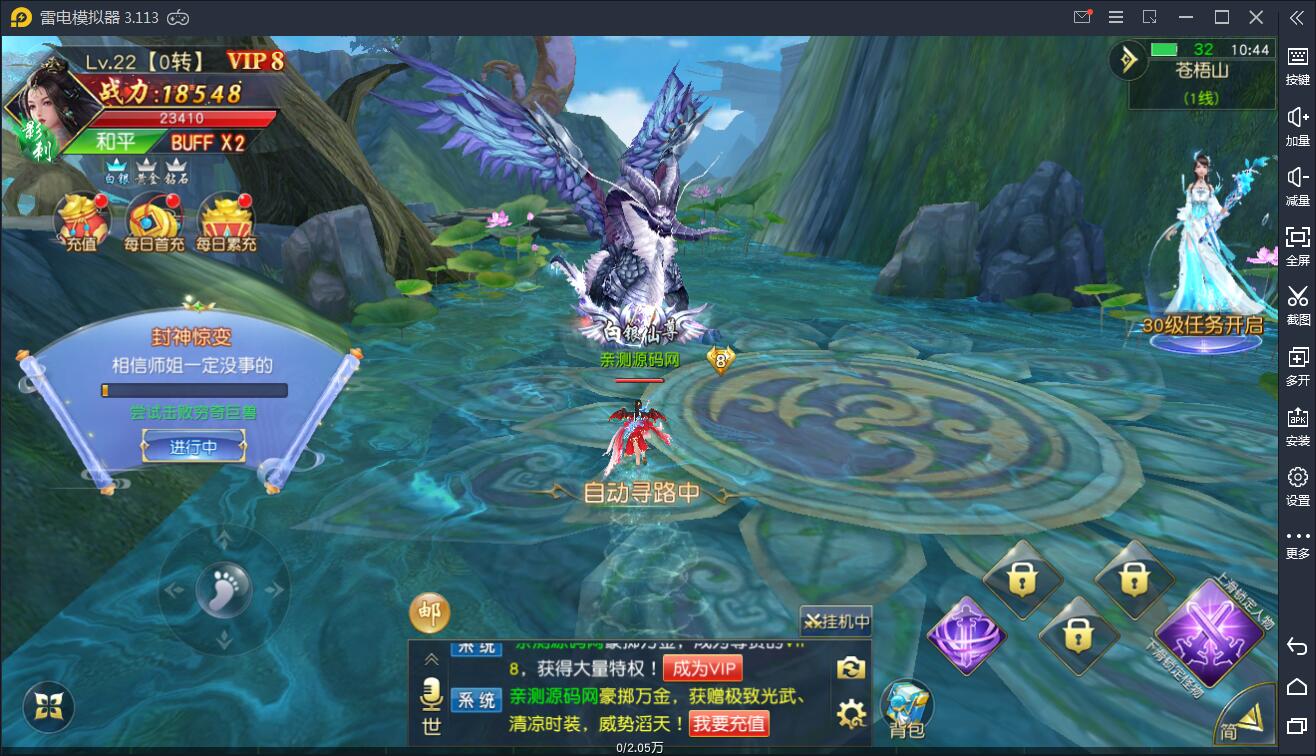Open the chat settings gear icon
1316x756 pixels.
coord(851,713)
